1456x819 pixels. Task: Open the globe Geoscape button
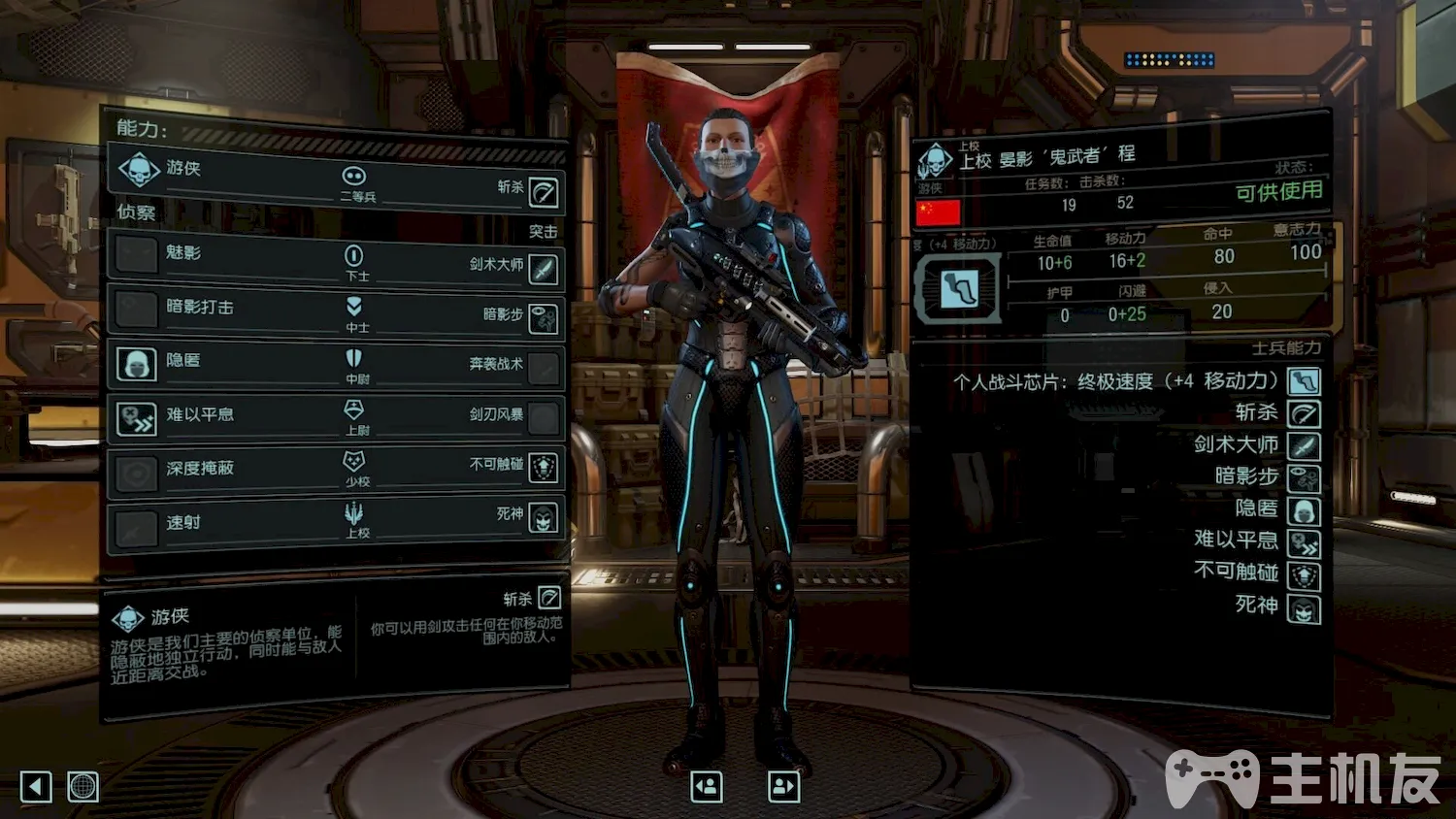(83, 786)
